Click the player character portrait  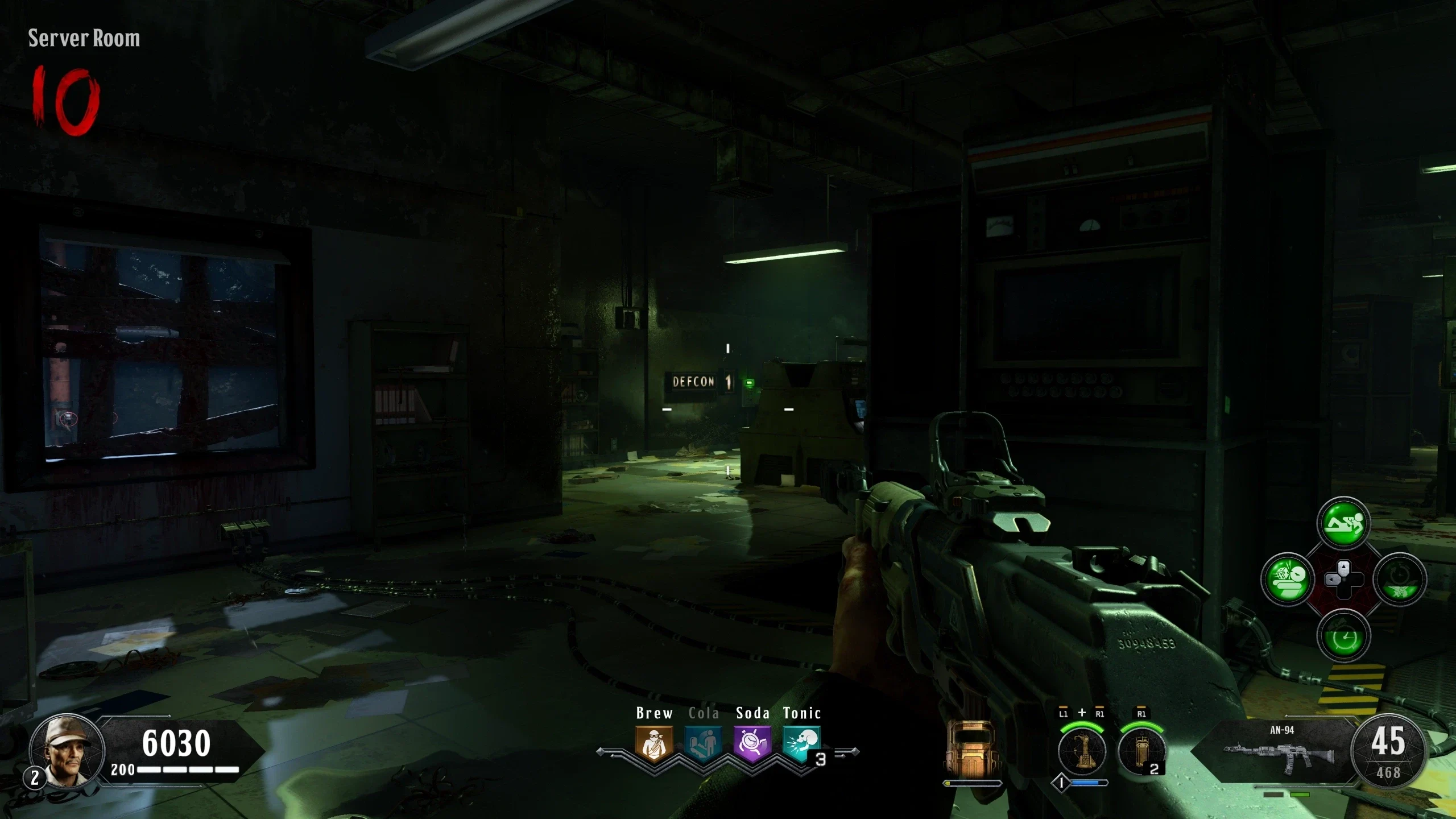[x=67, y=751]
